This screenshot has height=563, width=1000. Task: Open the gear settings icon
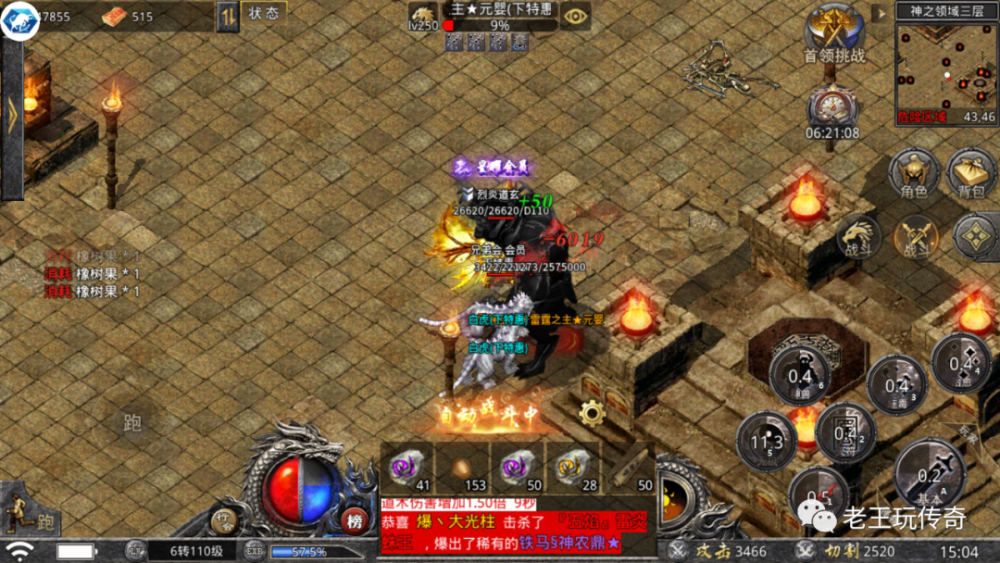(592, 412)
